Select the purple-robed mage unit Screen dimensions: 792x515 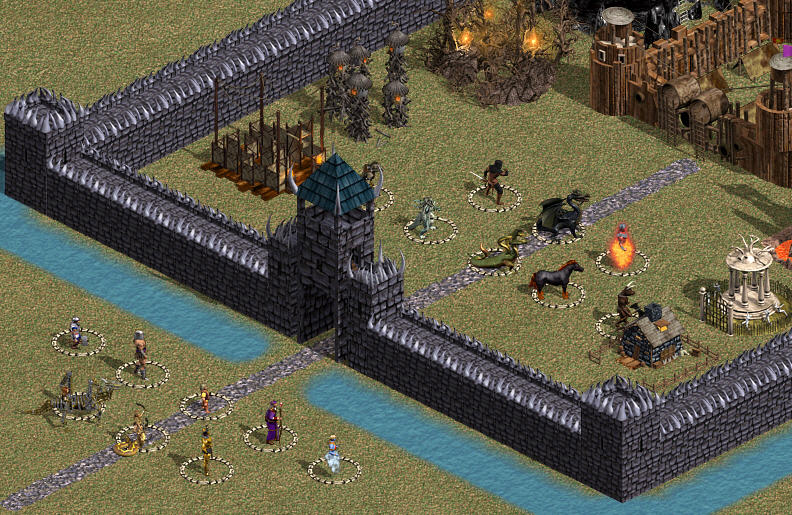pyautogui.click(x=272, y=422)
